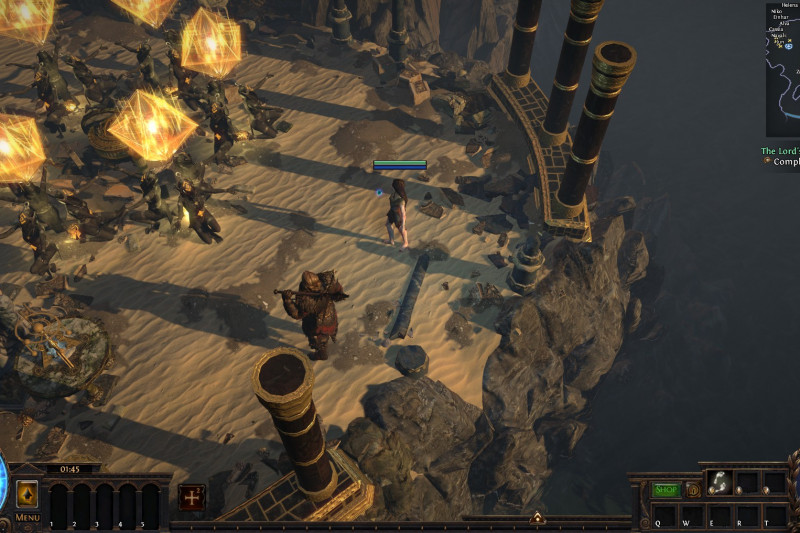Image resolution: width=800 pixels, height=533 pixels.
Task: Select flask slot number 1
Action: coord(59,505)
